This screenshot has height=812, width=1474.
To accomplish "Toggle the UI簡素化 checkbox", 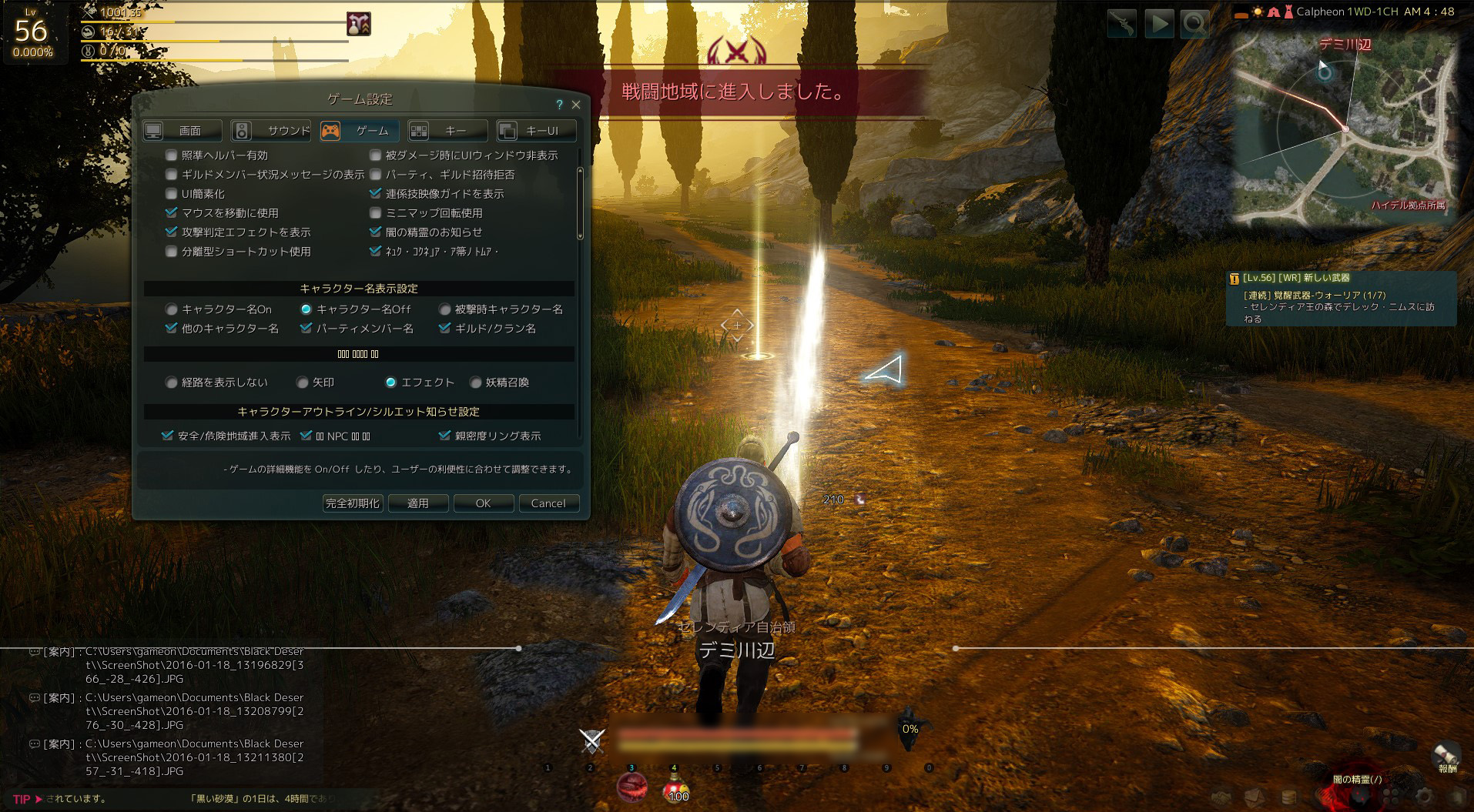I will click(x=172, y=194).
